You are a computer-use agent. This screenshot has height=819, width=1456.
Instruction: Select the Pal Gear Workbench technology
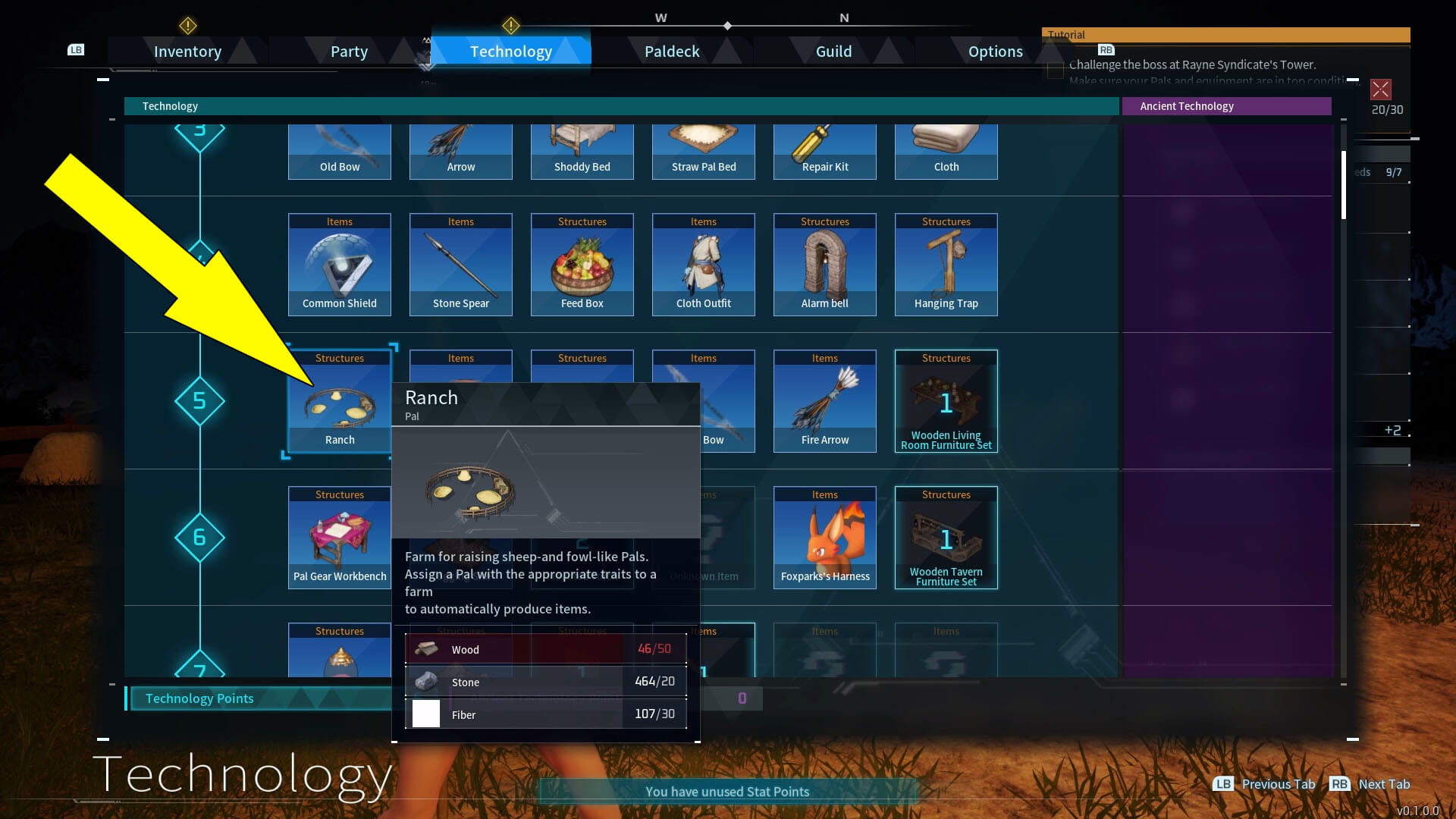pos(339,538)
